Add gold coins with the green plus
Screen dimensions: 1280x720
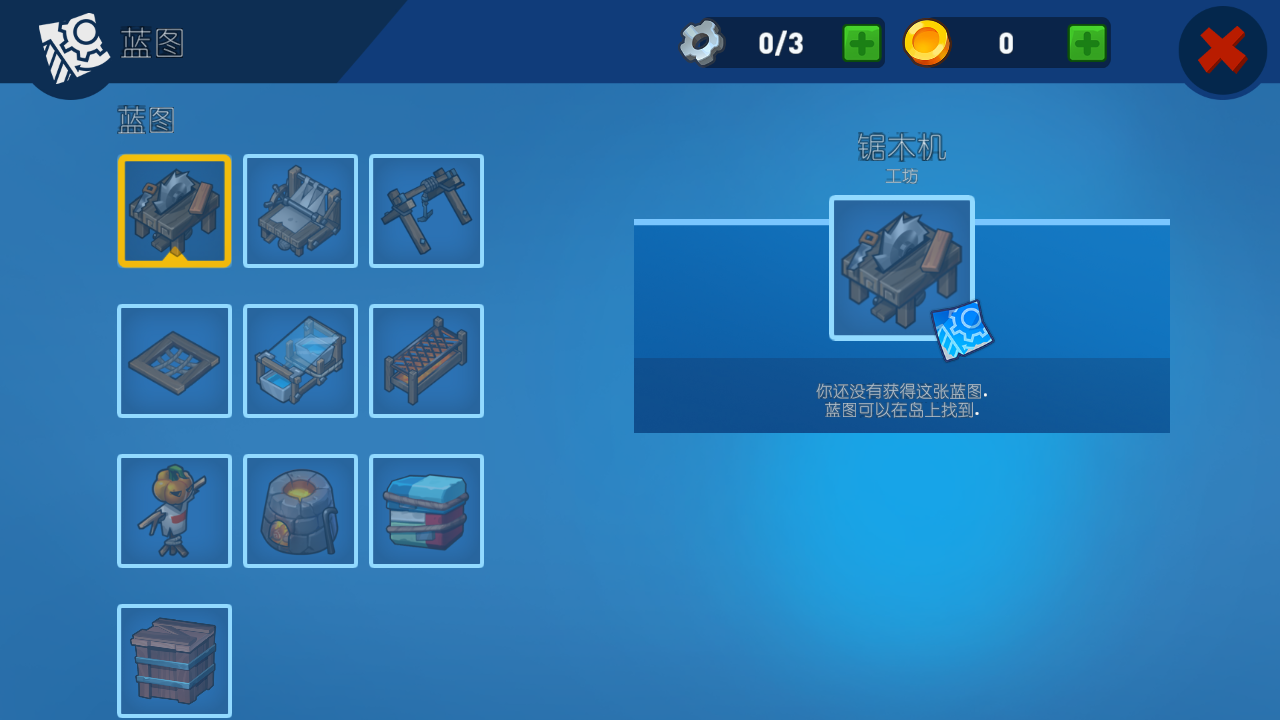tap(1087, 43)
